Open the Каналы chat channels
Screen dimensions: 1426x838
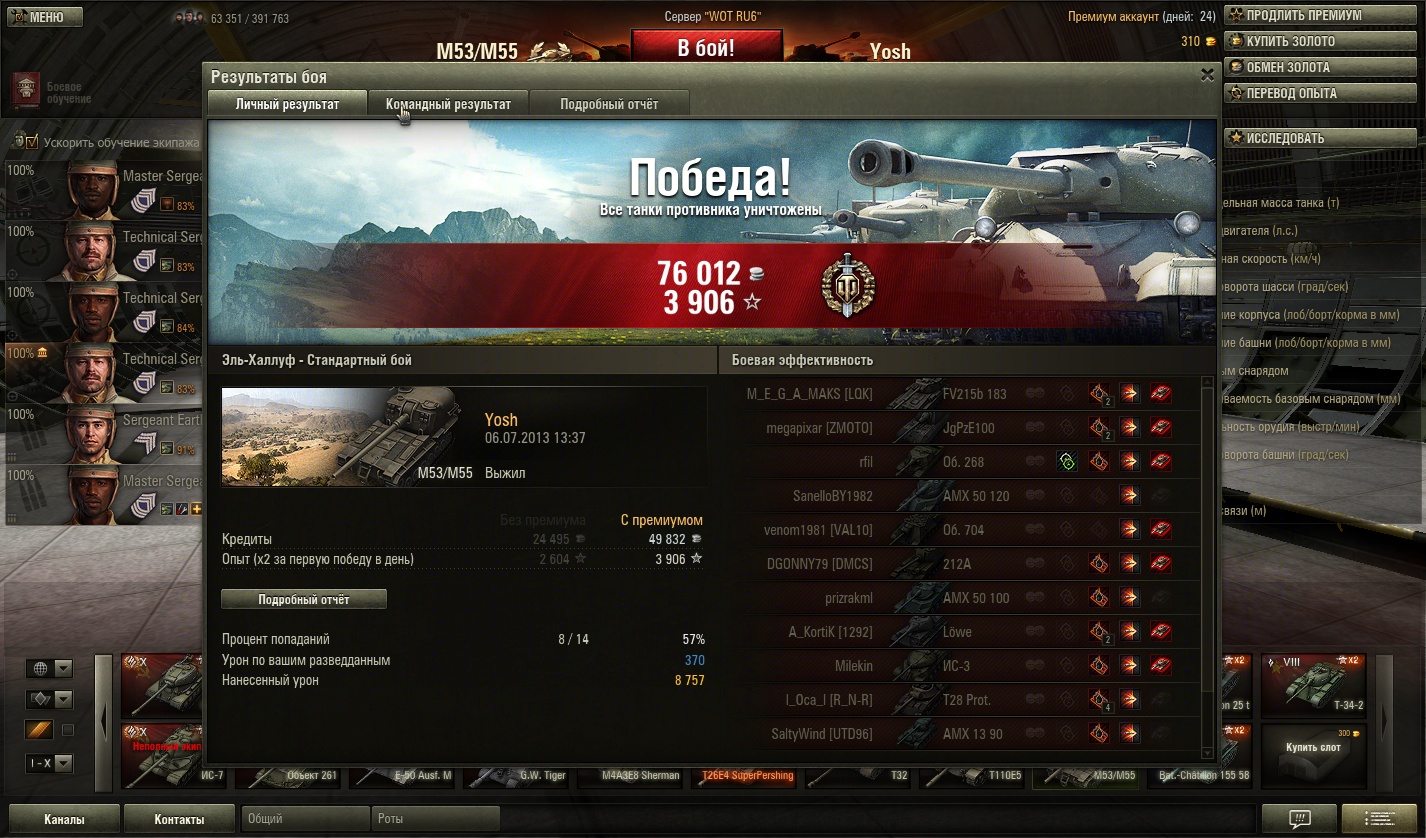(x=64, y=819)
